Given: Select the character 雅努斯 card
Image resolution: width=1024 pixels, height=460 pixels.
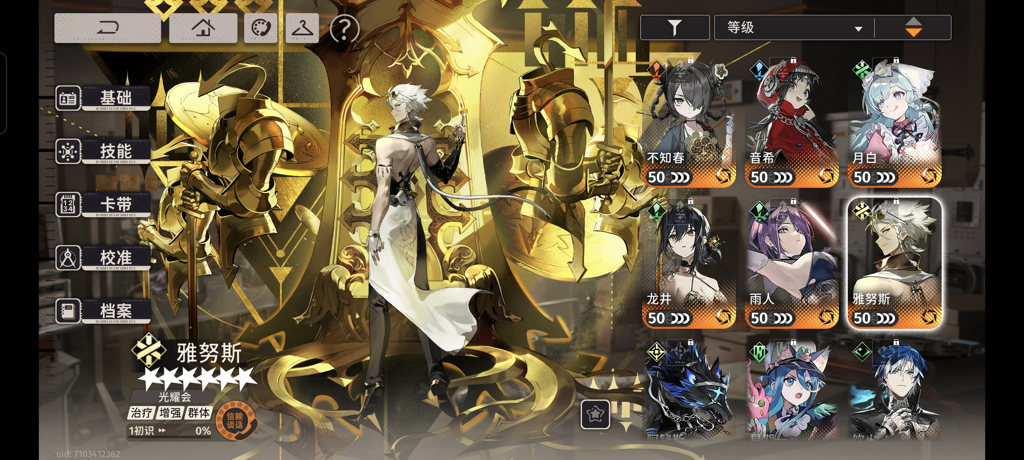Looking at the screenshot, I should point(894,265).
